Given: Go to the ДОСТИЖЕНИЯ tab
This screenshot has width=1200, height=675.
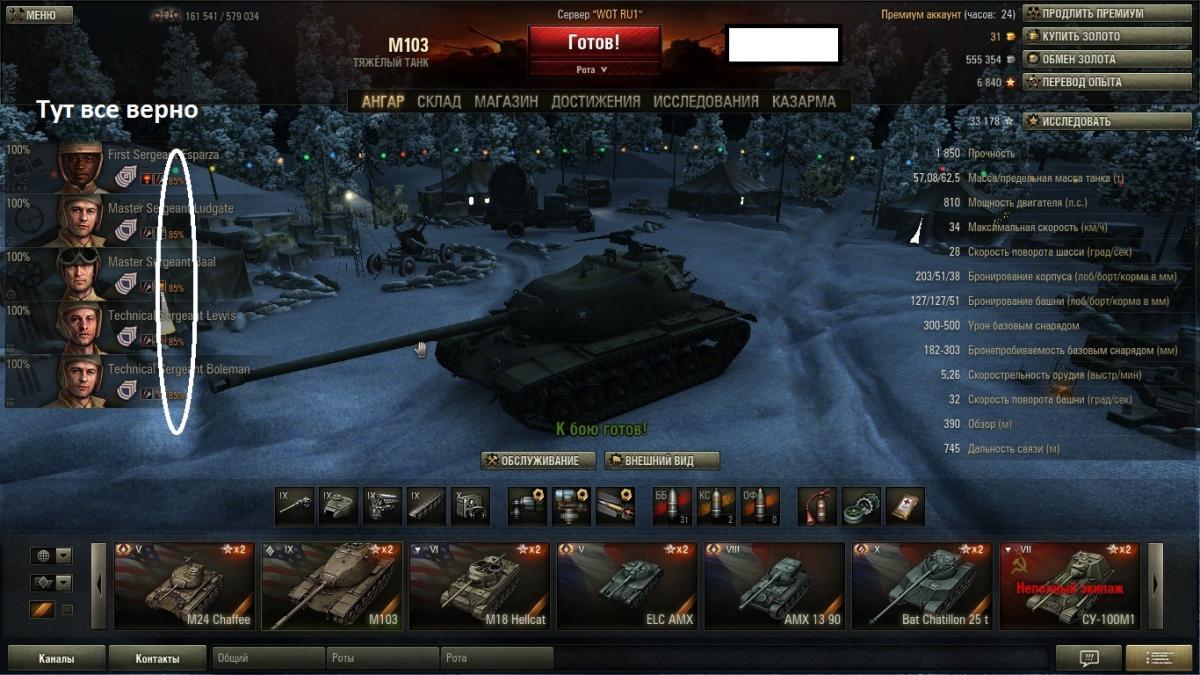Looking at the screenshot, I should click(595, 101).
